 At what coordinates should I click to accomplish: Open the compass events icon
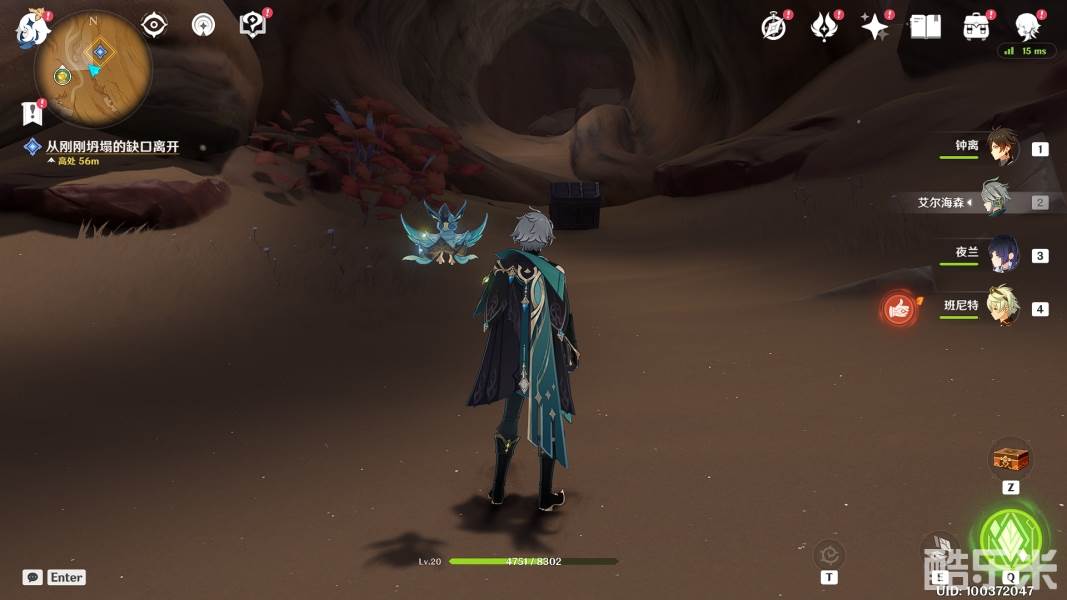point(774,27)
